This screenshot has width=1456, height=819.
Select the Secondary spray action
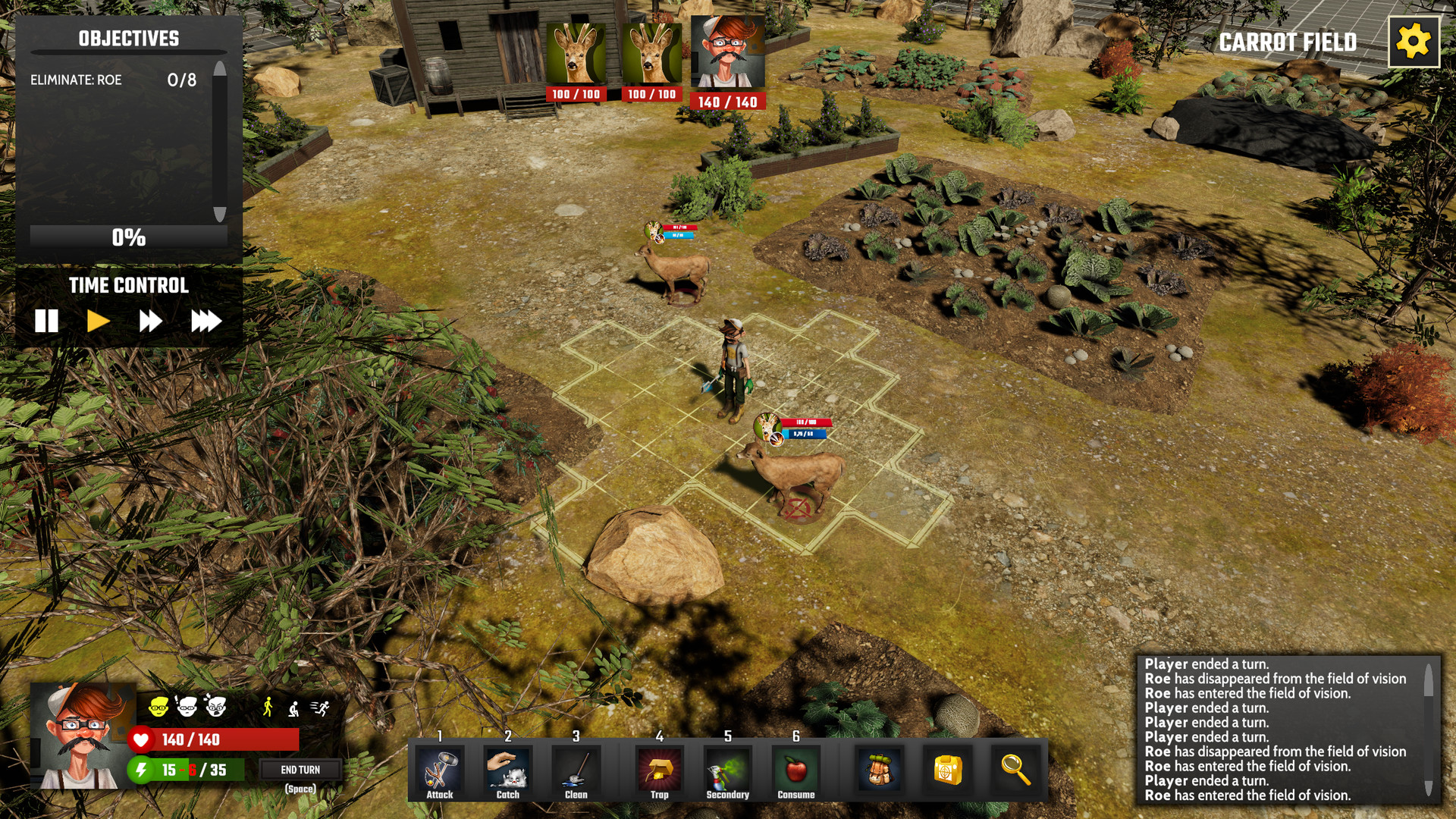(x=727, y=770)
